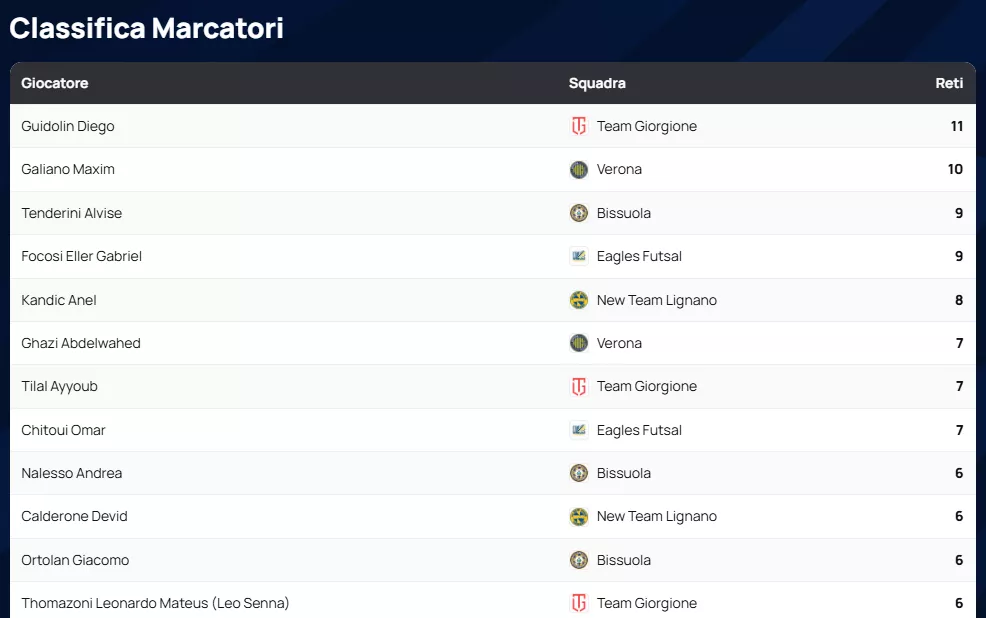Choose the Nalesso Andrea row
986x618 pixels.
click(72, 473)
